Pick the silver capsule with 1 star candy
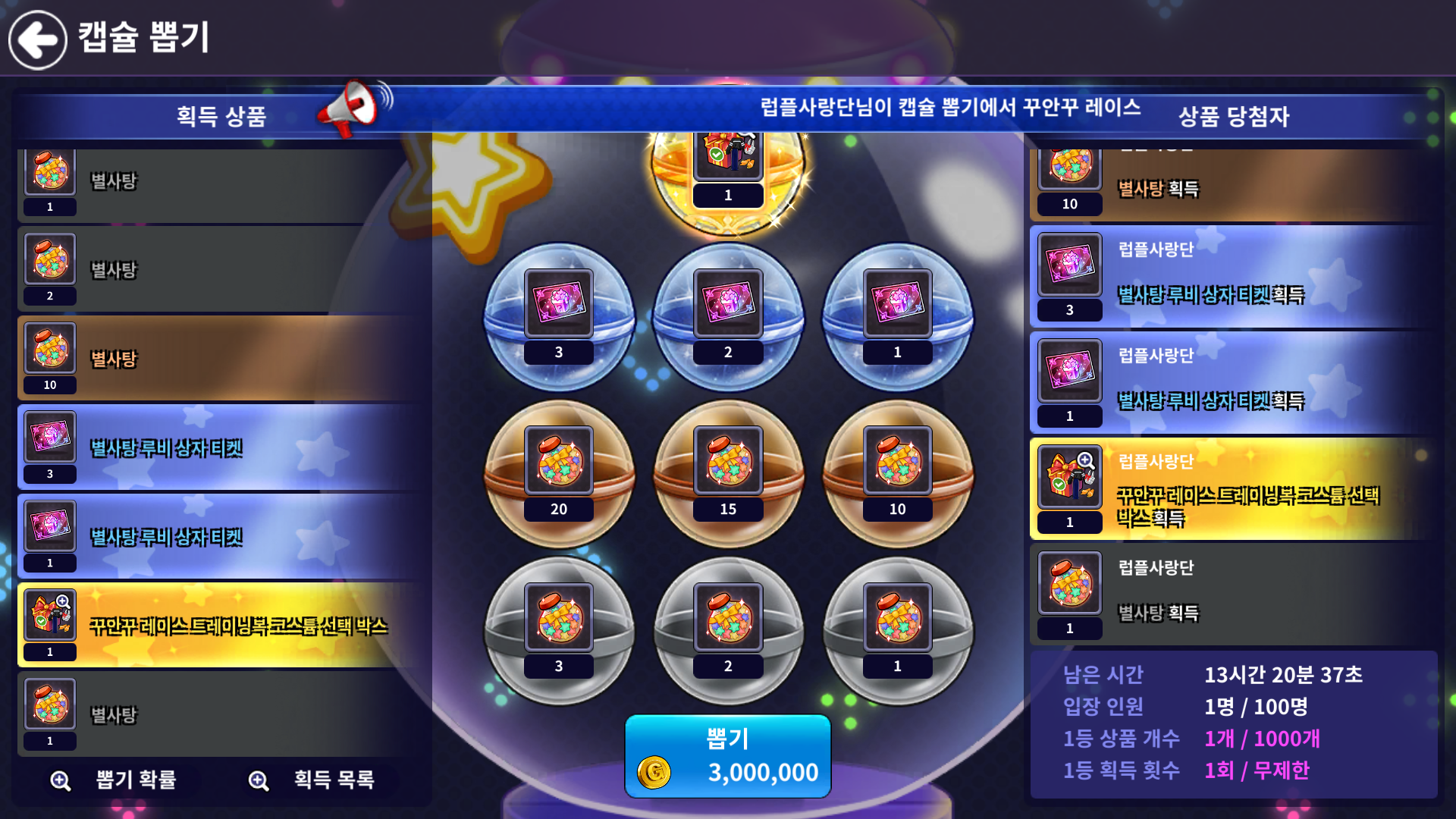The image size is (1456, 819). pos(897,630)
